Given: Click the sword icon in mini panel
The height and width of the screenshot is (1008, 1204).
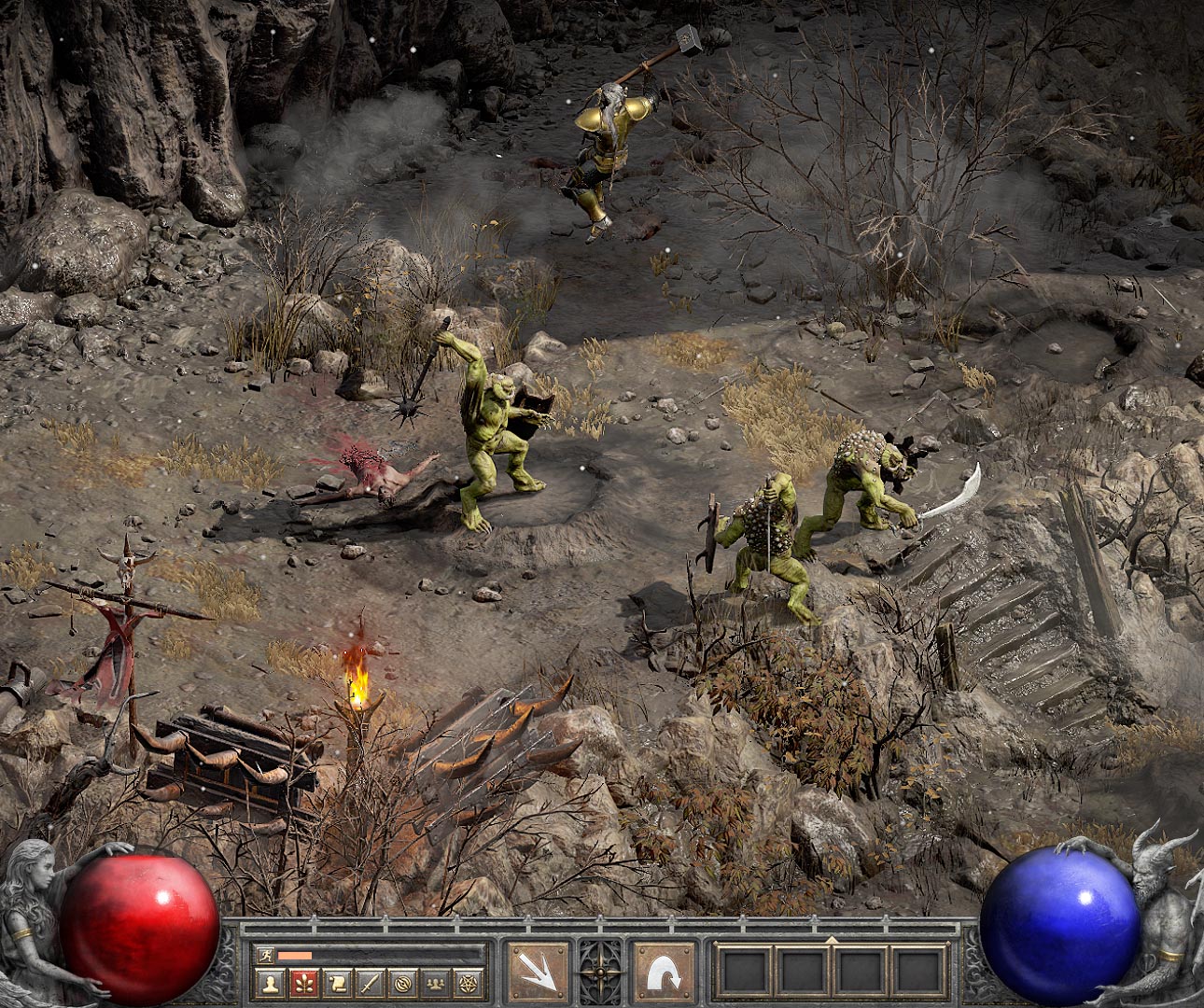Looking at the screenshot, I should (x=369, y=982).
